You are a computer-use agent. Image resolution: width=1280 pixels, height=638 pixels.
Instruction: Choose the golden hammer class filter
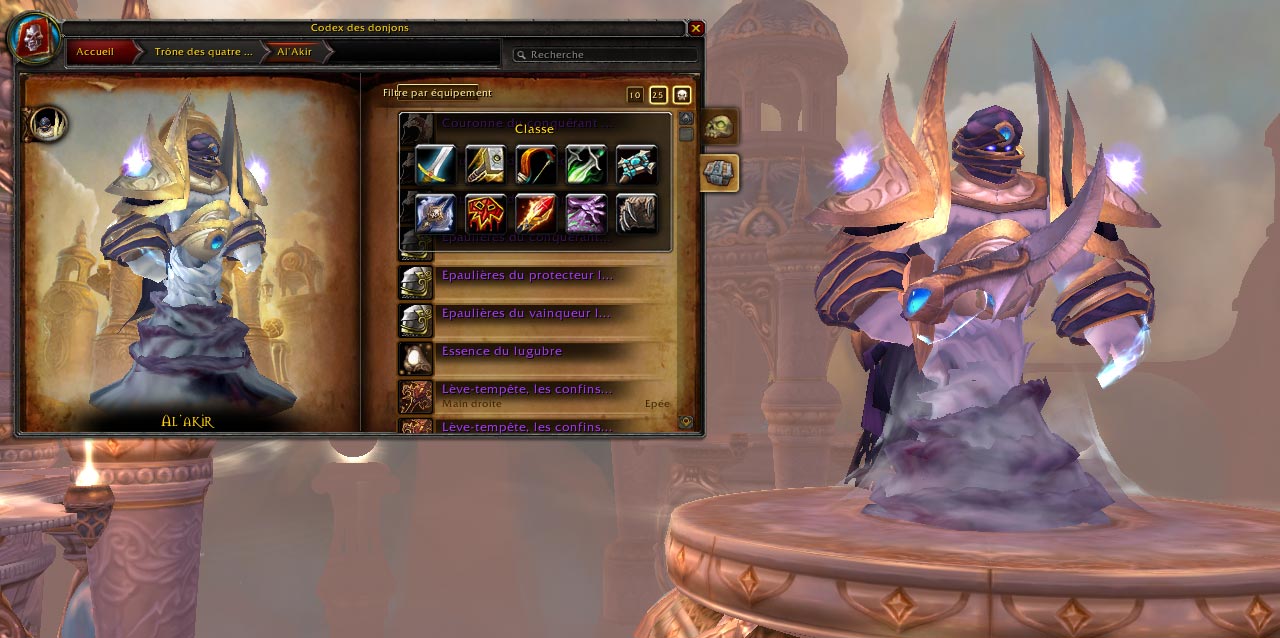tap(485, 165)
